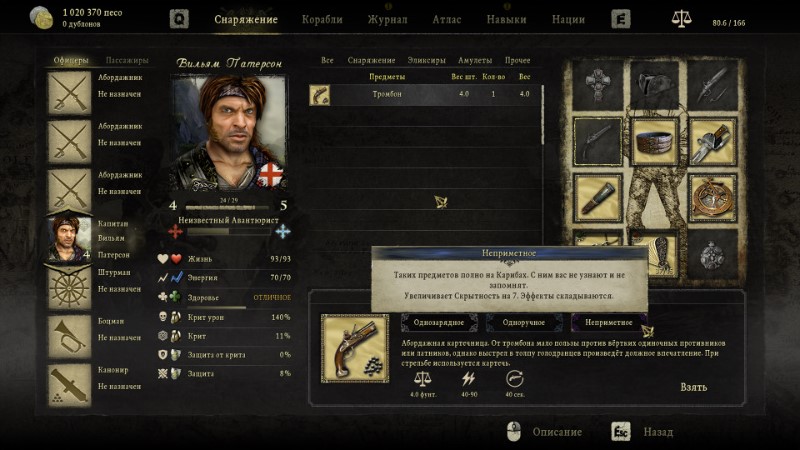Open the Нации tab
The image size is (800, 450).
click(567, 19)
